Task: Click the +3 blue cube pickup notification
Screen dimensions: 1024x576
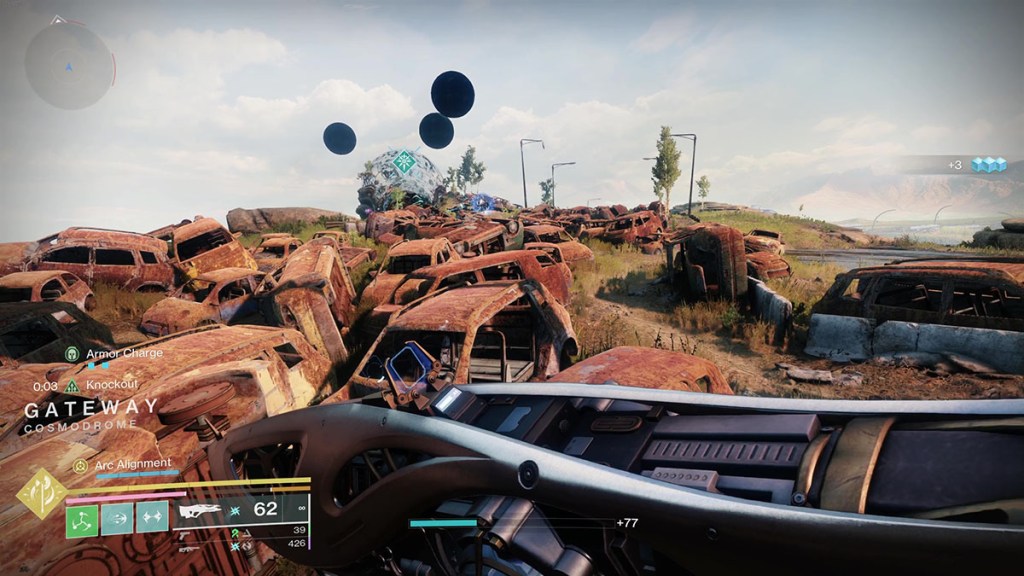Action: point(977,165)
